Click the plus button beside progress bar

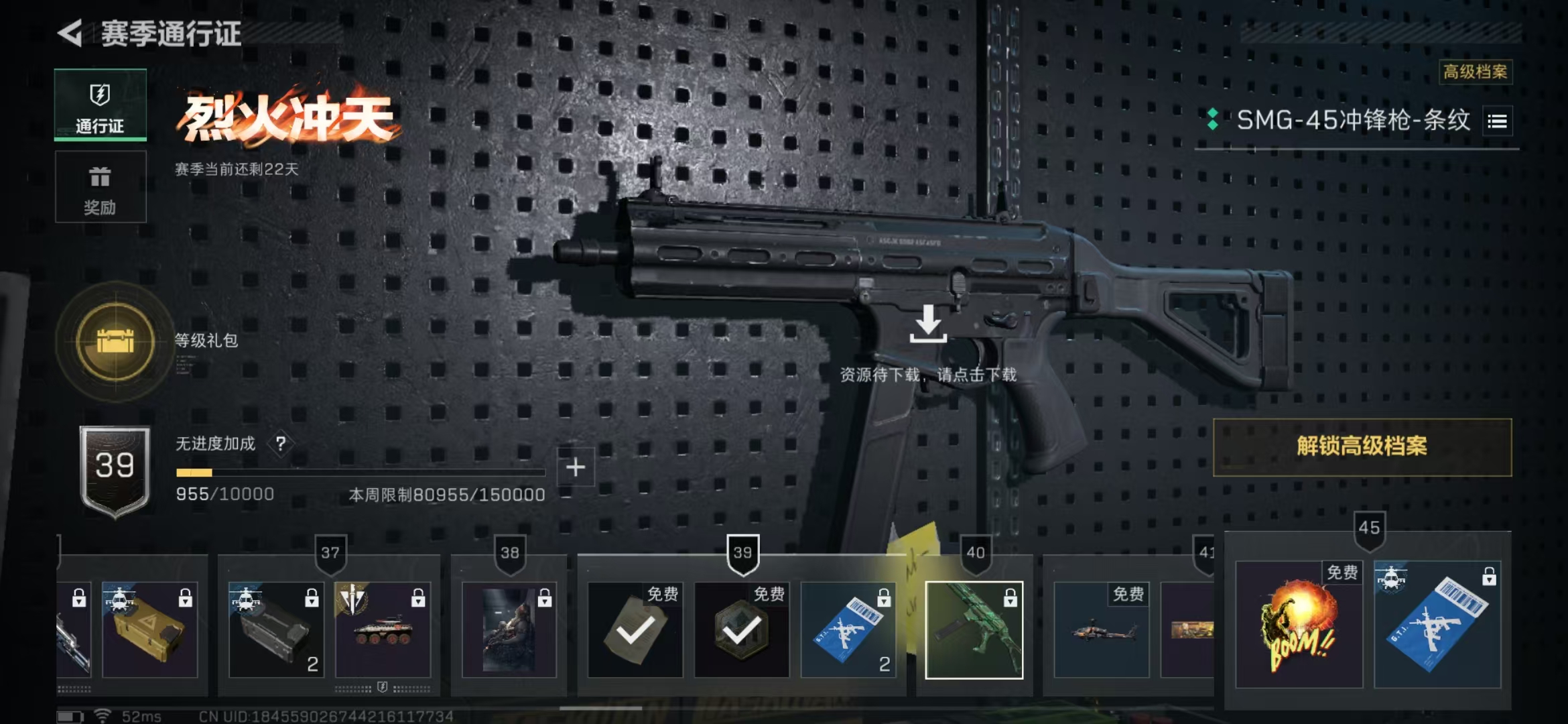(576, 467)
